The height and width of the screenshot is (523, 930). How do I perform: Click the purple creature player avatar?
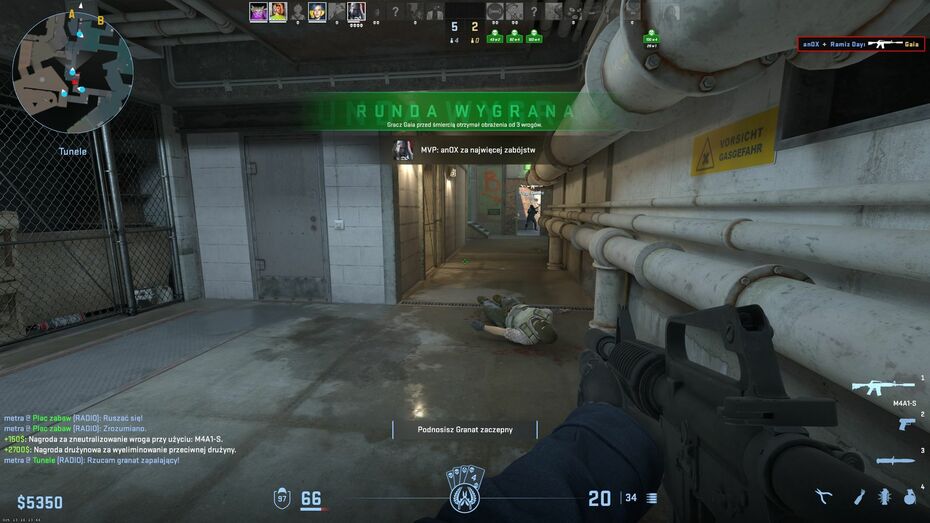point(255,12)
